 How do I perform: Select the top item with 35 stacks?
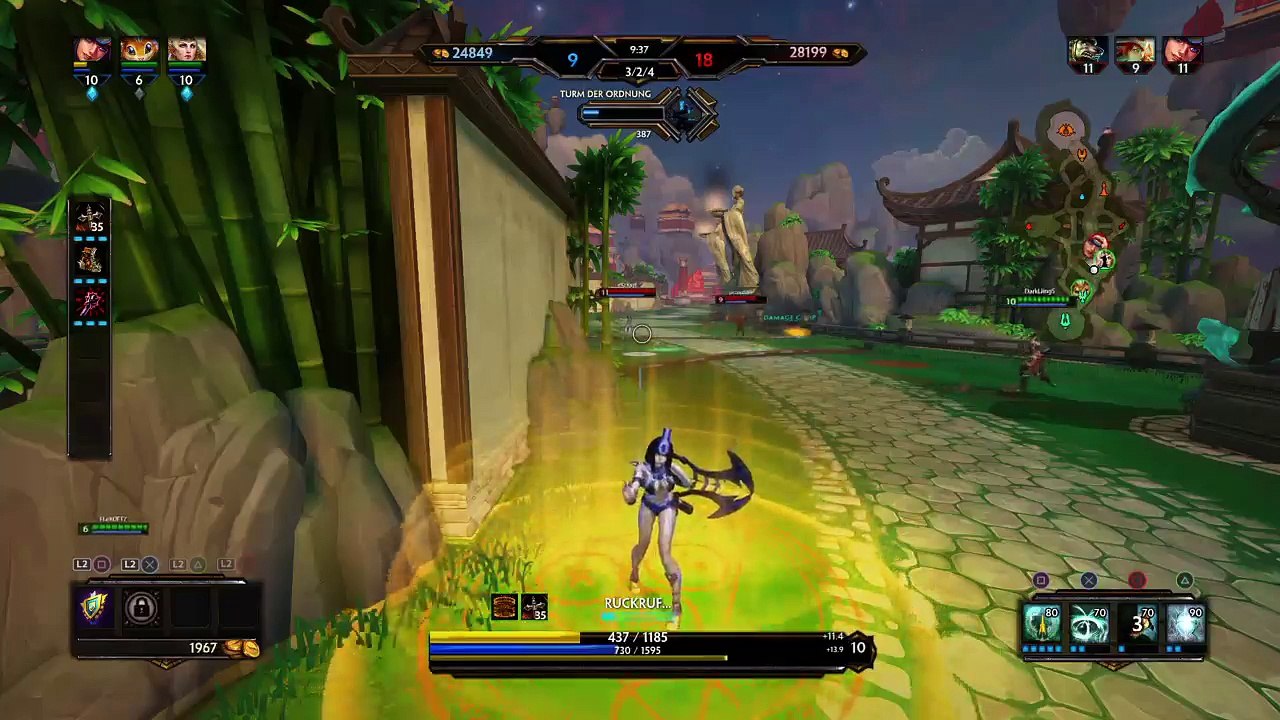(x=90, y=219)
